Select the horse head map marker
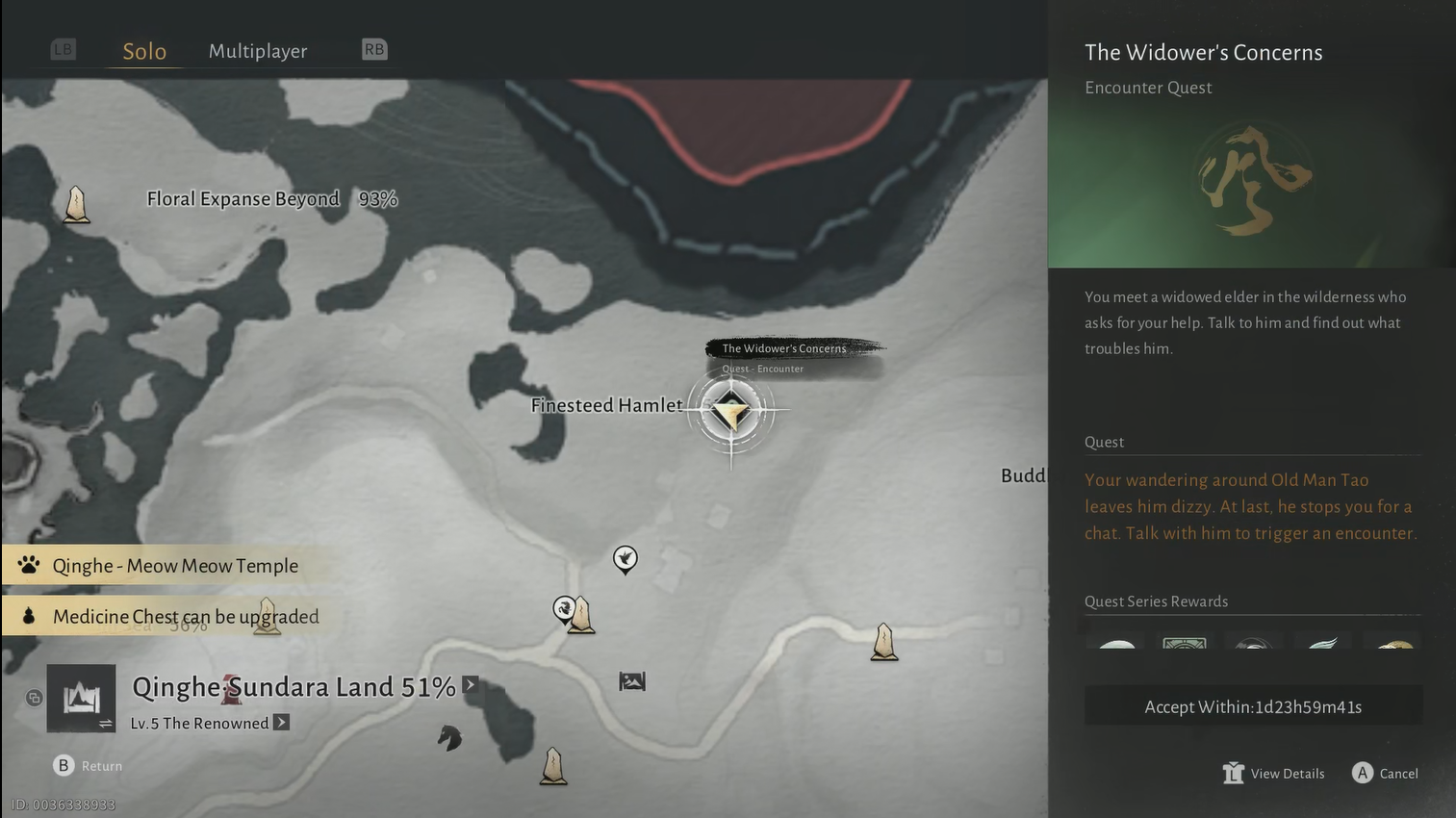This screenshot has height=818, width=1456. (x=449, y=738)
